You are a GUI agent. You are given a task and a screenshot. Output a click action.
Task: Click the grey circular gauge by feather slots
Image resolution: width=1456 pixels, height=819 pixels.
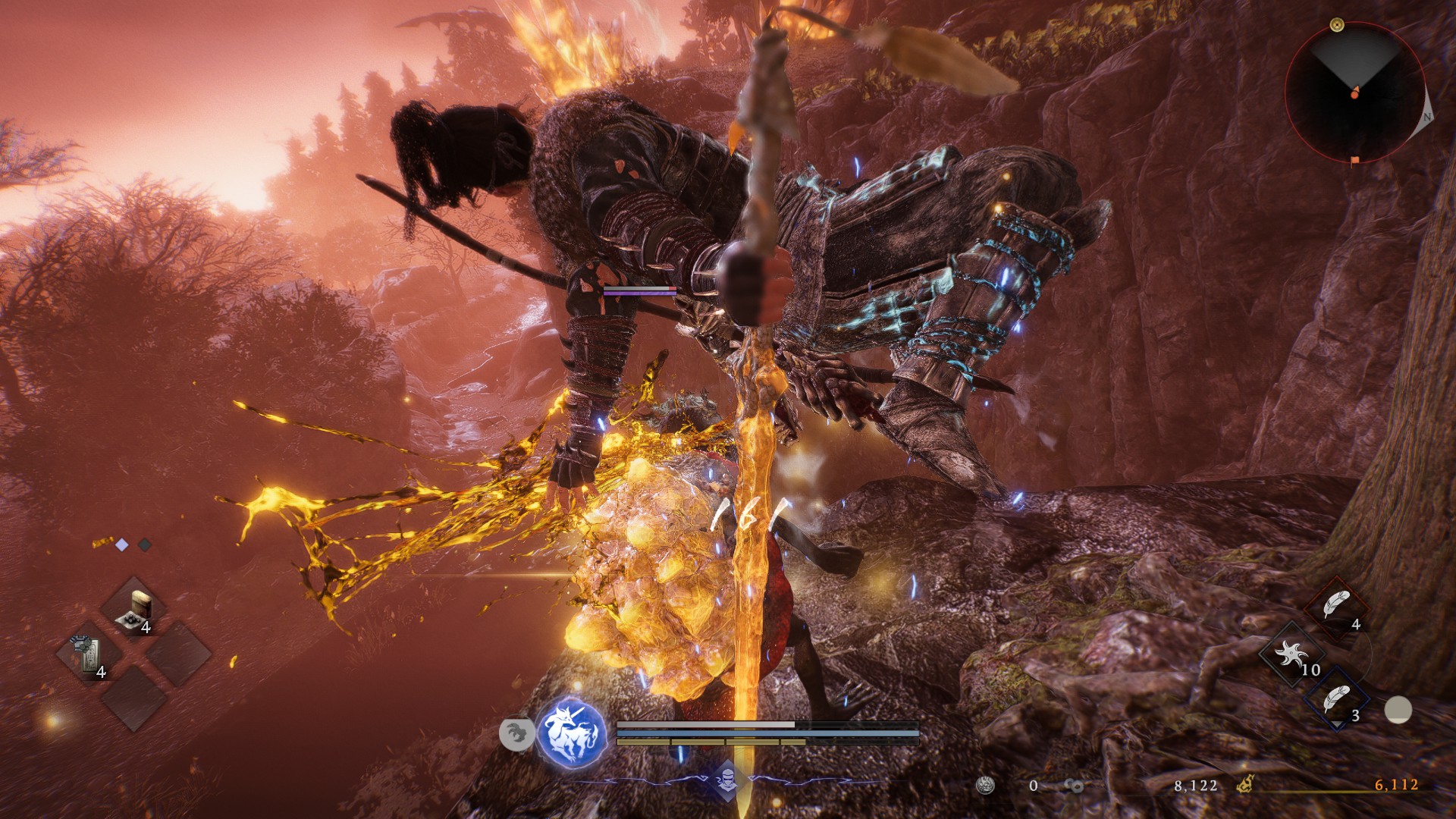(x=1398, y=710)
